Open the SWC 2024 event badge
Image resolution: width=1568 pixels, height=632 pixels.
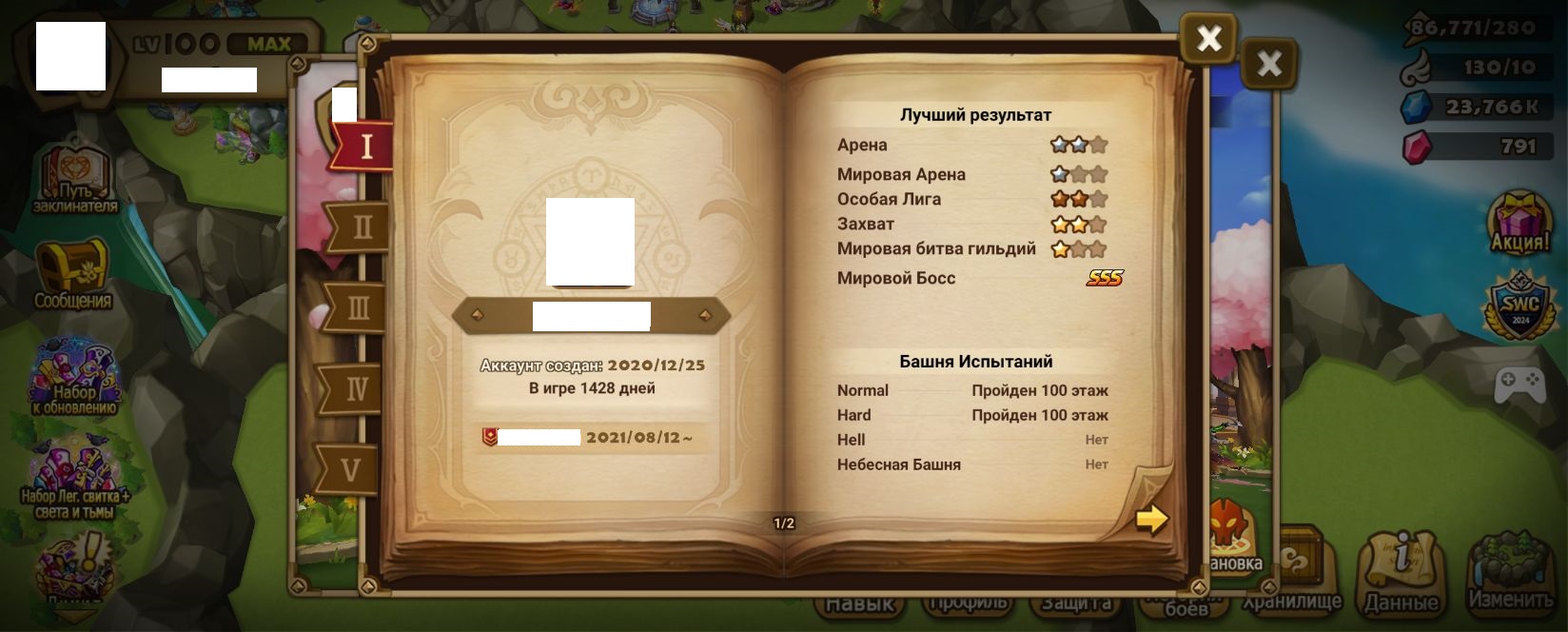pyautogui.click(x=1519, y=305)
